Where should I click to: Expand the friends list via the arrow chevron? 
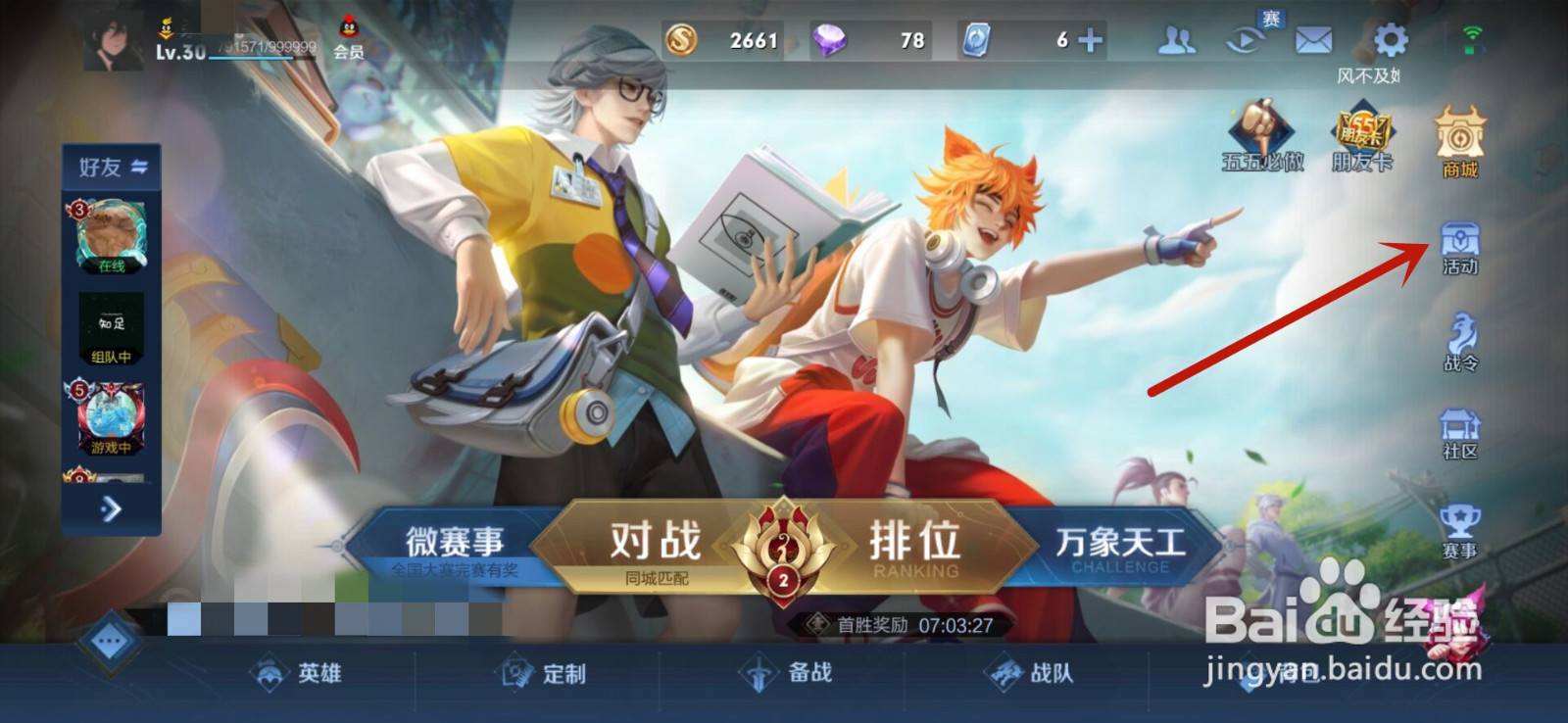coord(110,509)
